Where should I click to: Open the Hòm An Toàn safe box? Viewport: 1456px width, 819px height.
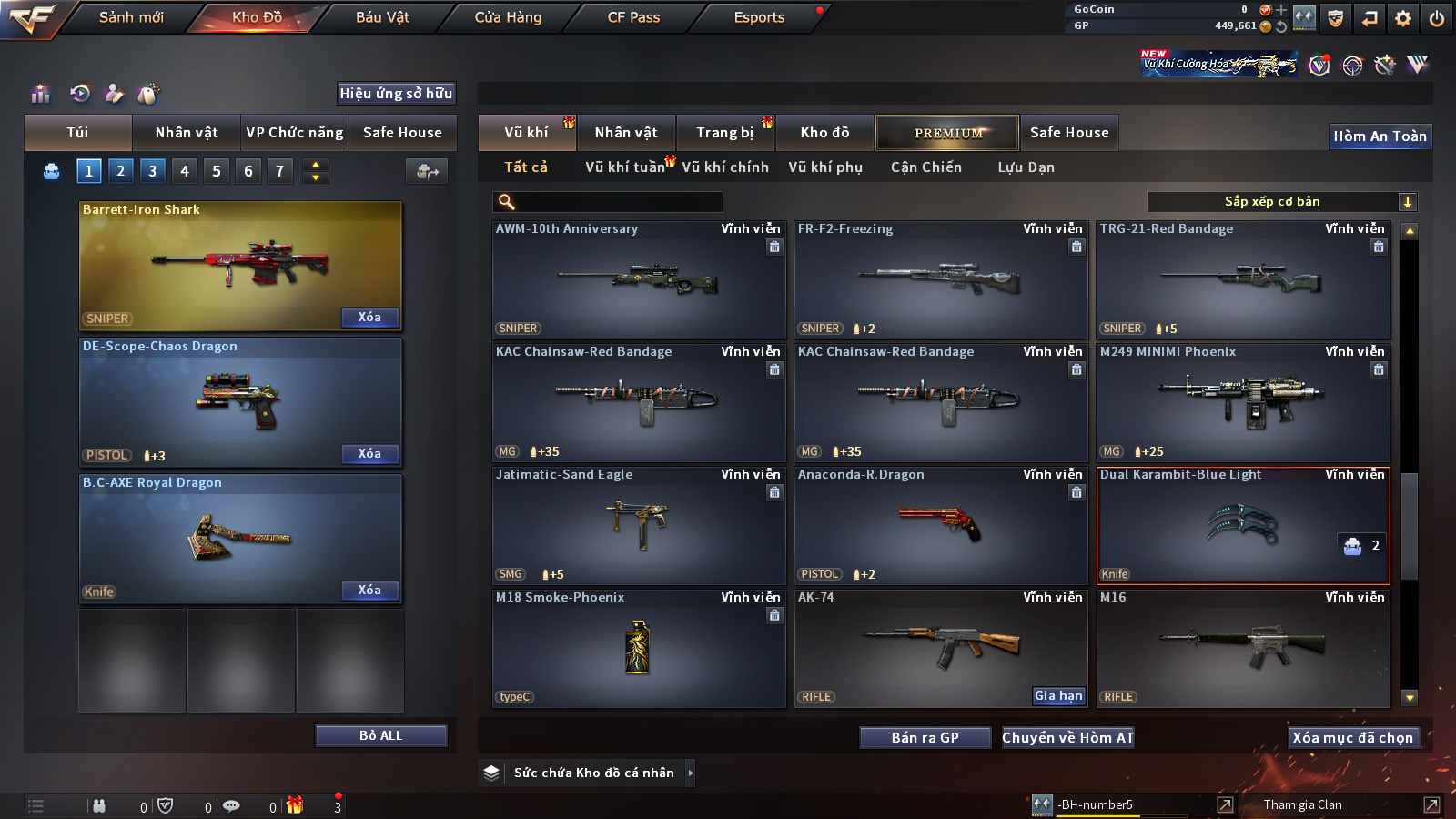click(1380, 136)
